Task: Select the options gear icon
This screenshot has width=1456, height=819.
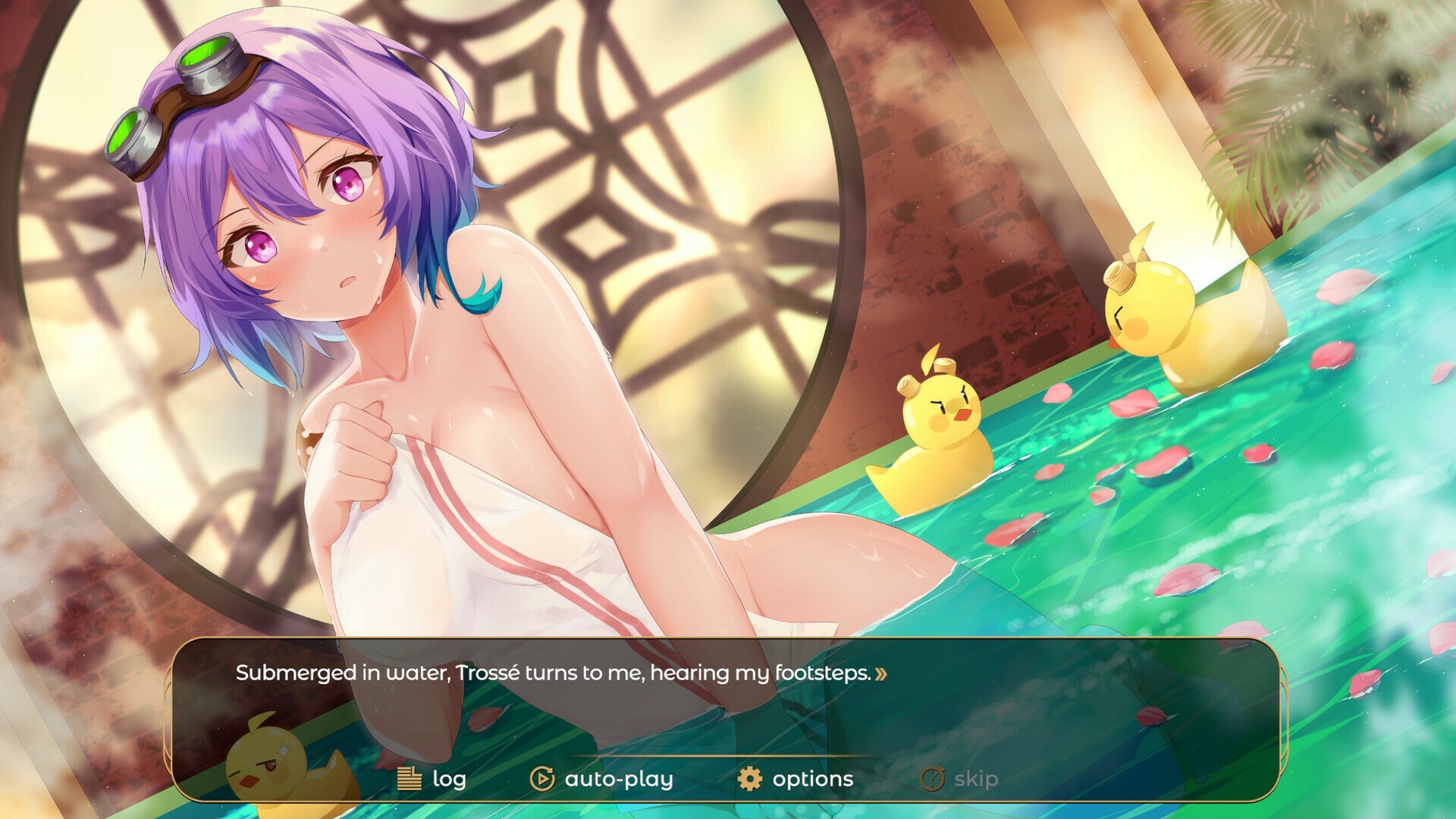Action: [749, 777]
